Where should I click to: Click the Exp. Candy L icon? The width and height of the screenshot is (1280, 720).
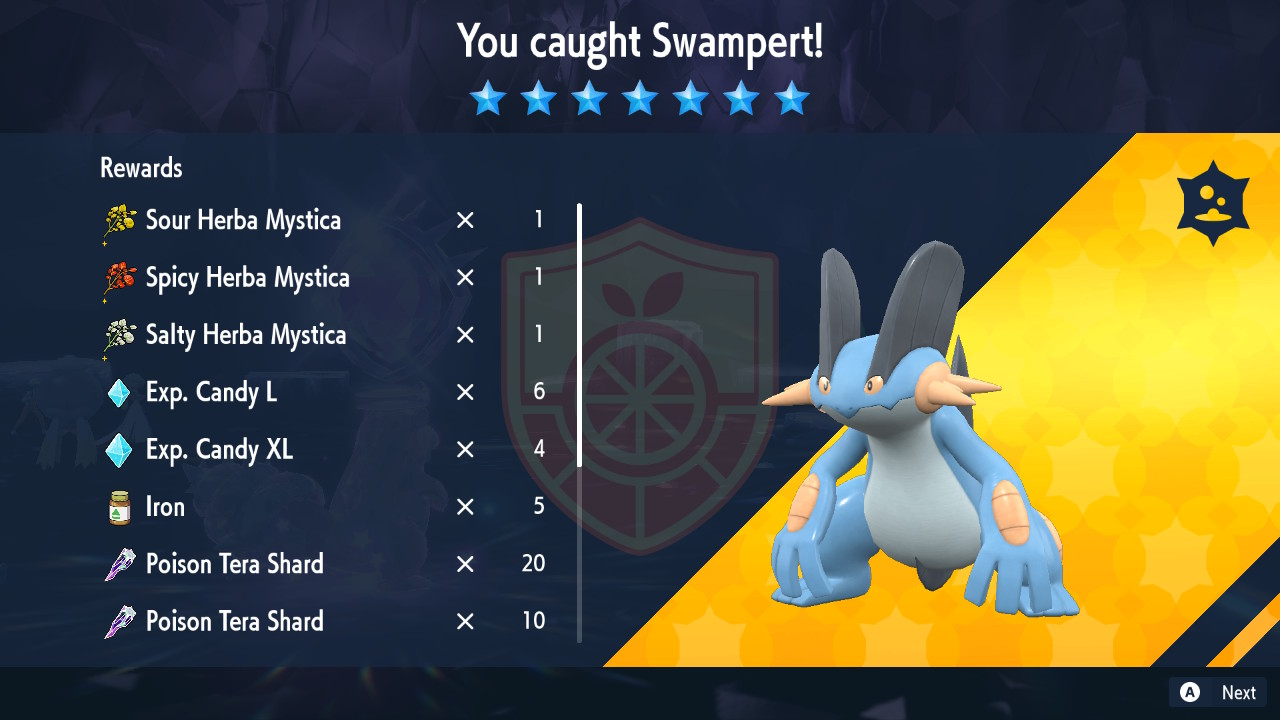pyautogui.click(x=119, y=392)
